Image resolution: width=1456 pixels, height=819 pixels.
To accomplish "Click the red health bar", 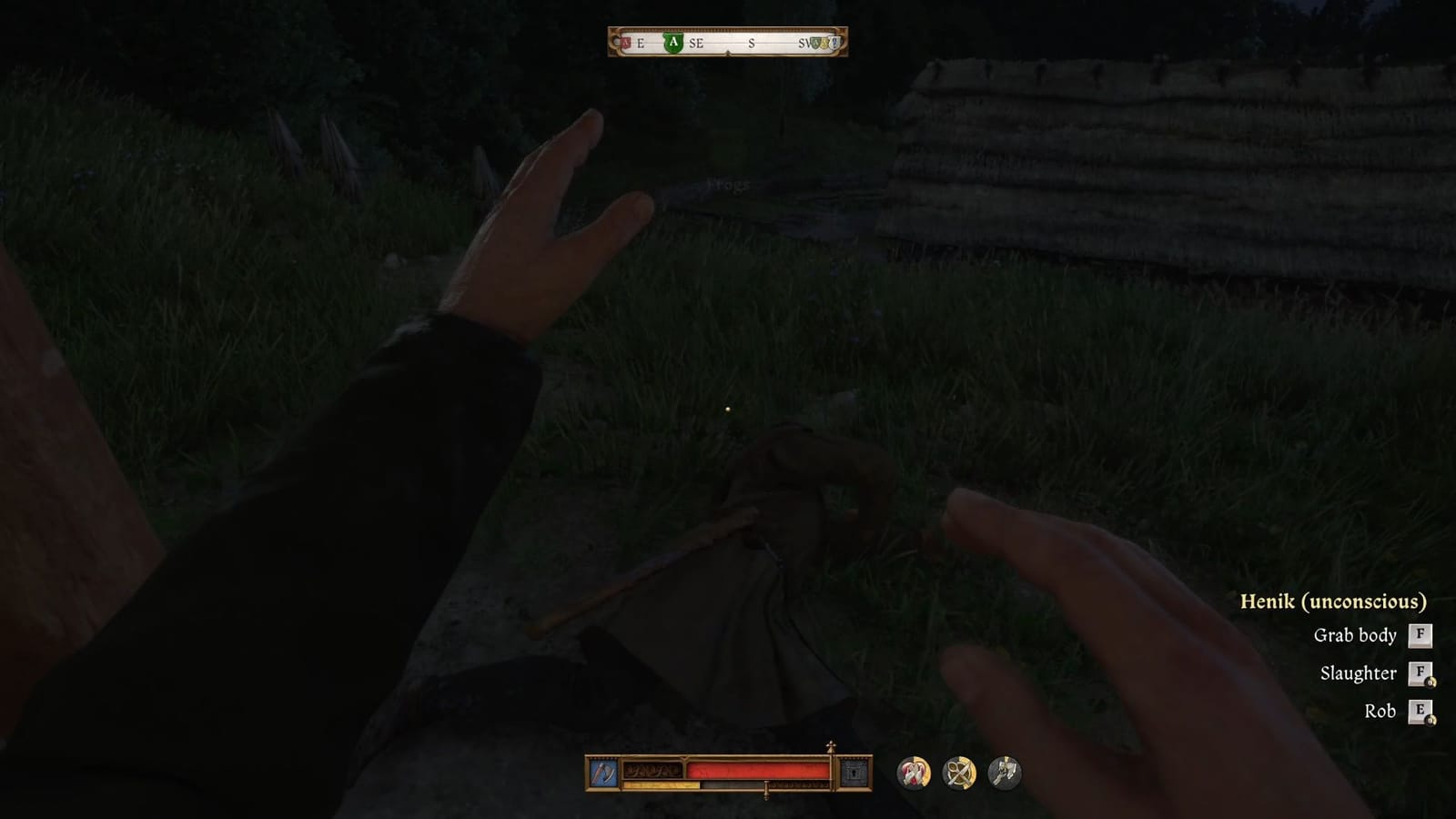I will (x=759, y=771).
